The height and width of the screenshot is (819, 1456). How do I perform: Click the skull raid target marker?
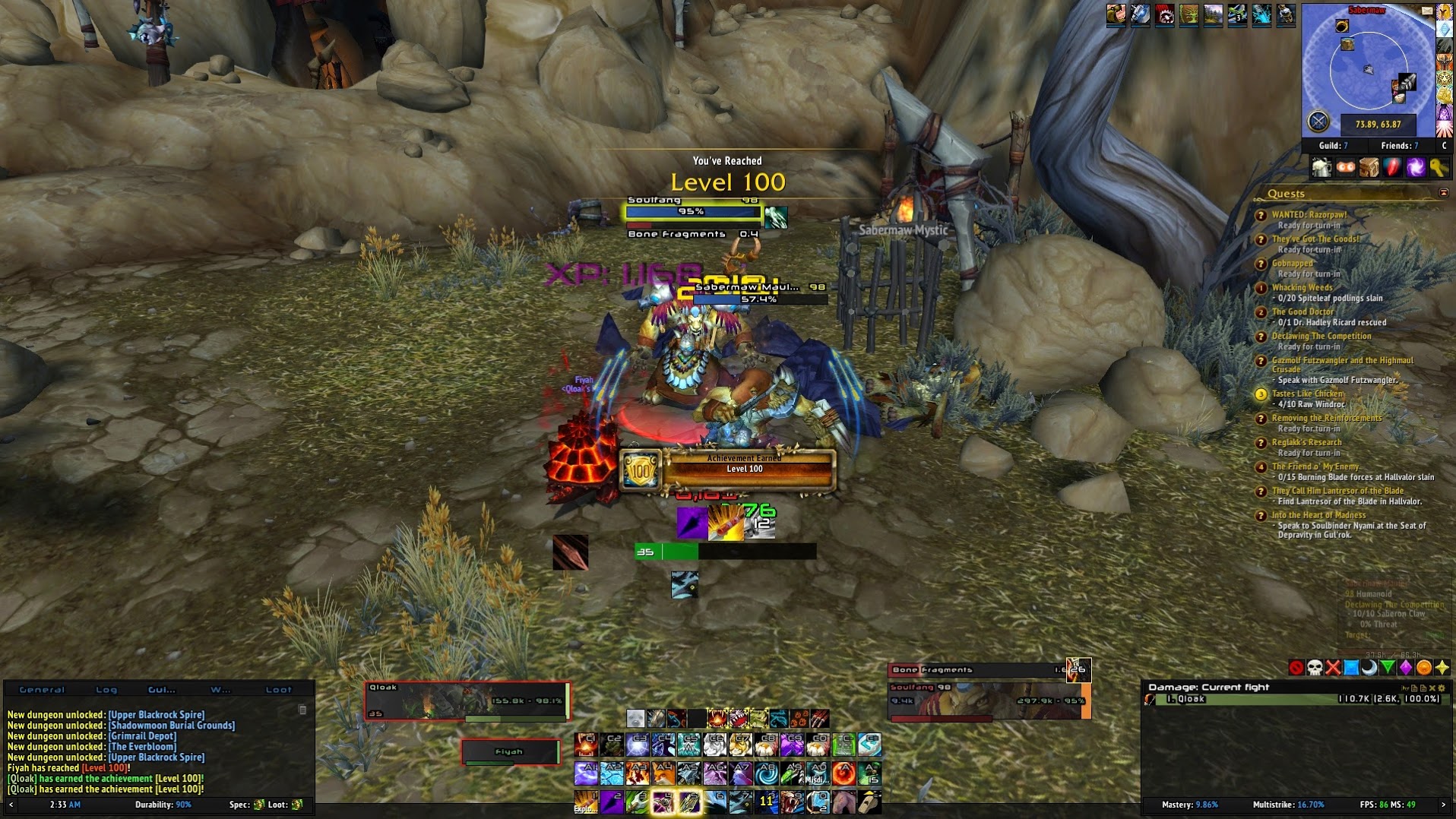point(1315,668)
